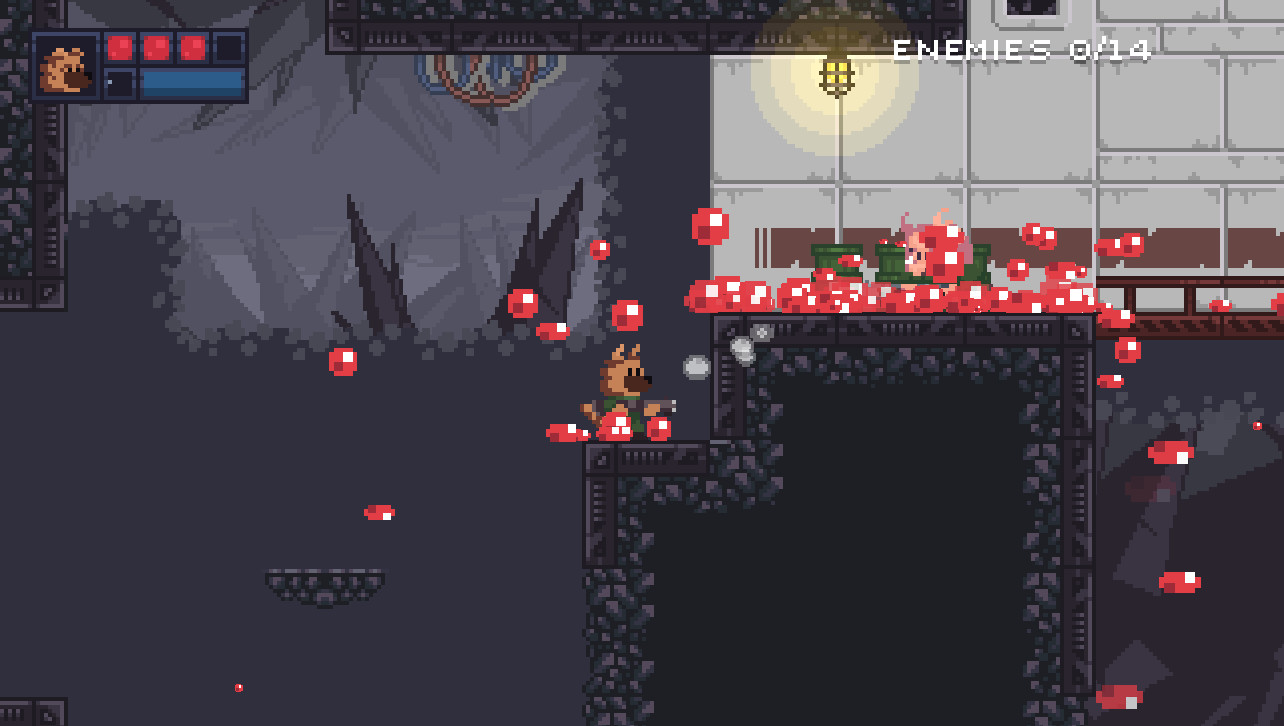Click the tiny red mushroom at the bottom left
The width and height of the screenshot is (1284, 726).
coord(237,688)
